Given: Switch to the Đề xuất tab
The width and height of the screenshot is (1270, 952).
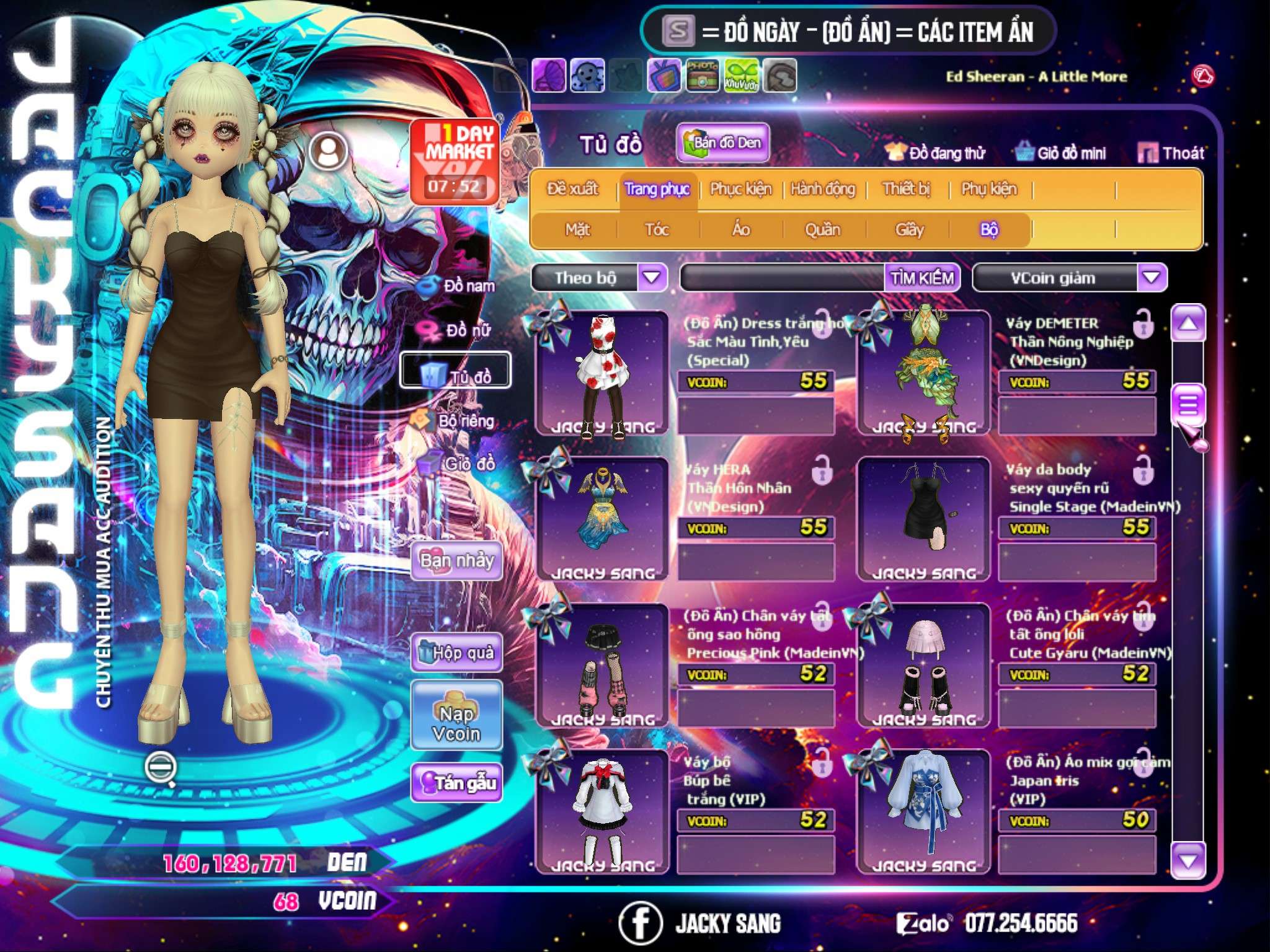Looking at the screenshot, I should (x=572, y=189).
